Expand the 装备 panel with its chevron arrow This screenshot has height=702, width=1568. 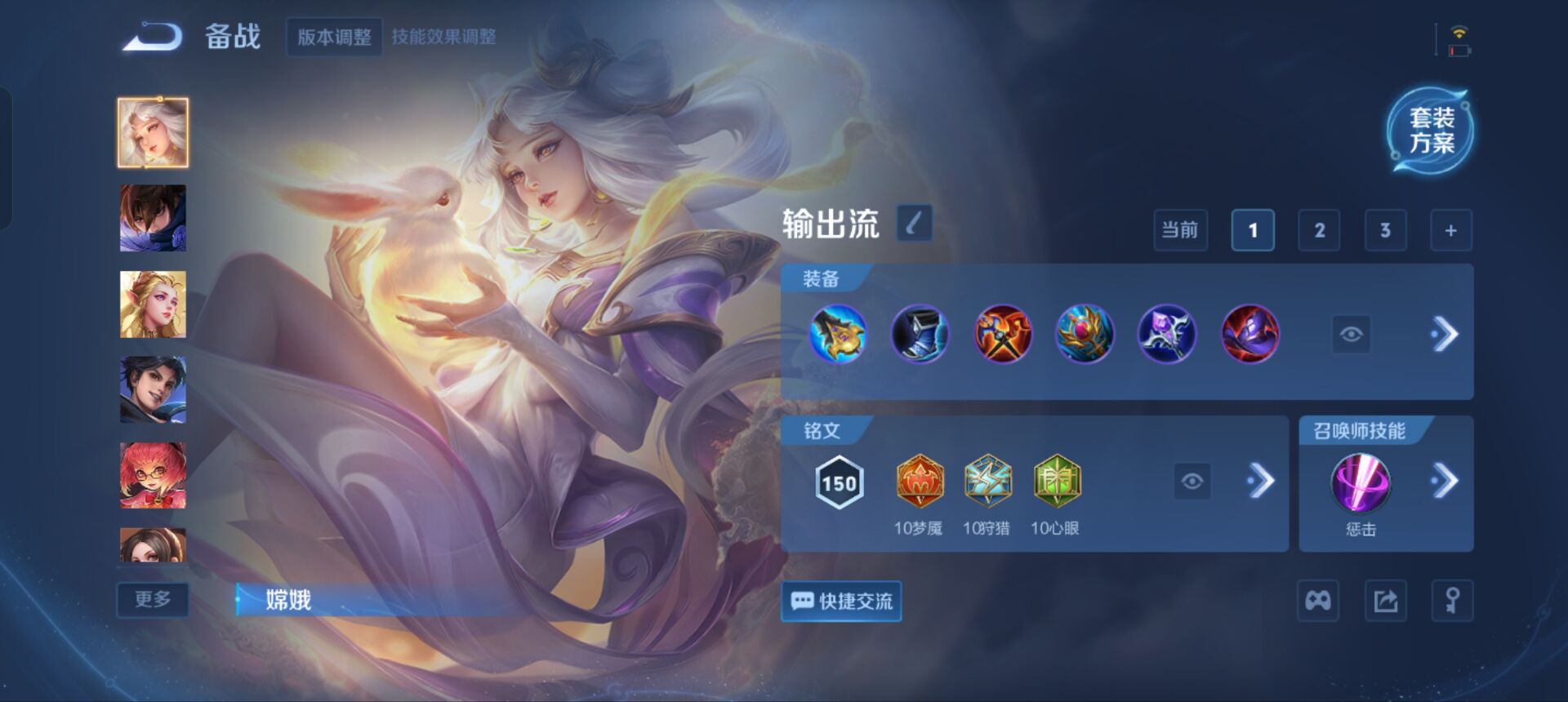coord(1448,333)
